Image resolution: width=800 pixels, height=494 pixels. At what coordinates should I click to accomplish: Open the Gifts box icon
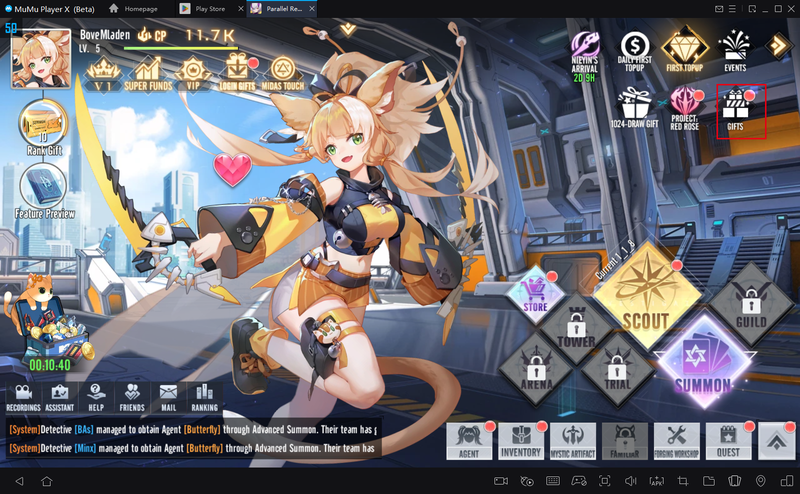pos(741,110)
